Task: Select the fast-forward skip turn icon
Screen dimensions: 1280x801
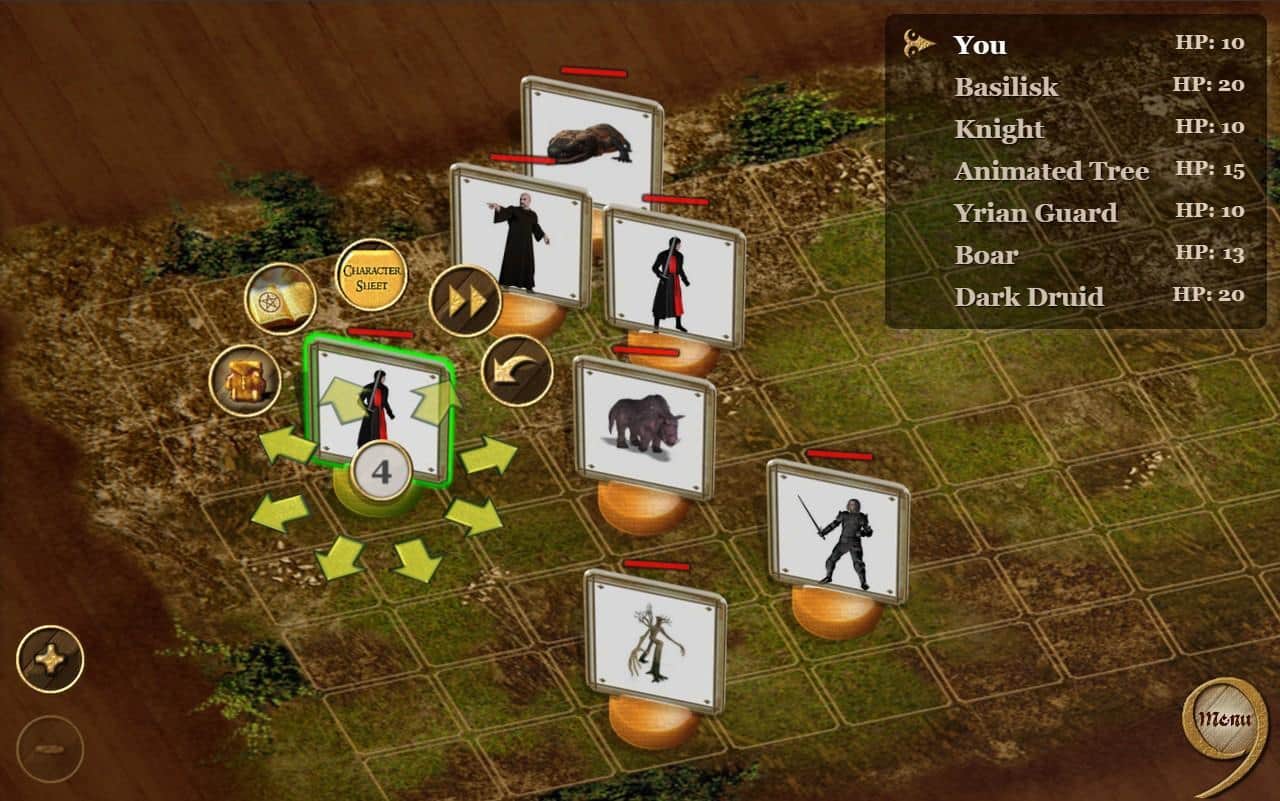Action: pos(466,301)
